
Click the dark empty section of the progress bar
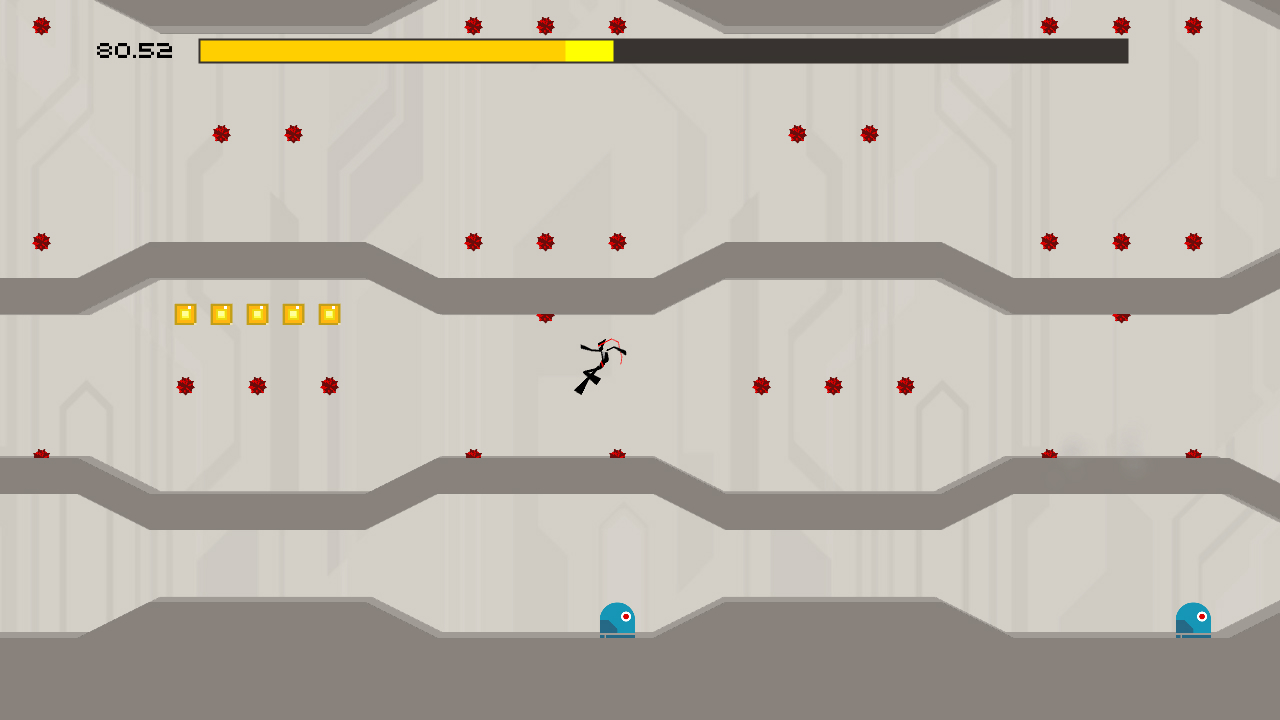pyautogui.click(x=870, y=50)
